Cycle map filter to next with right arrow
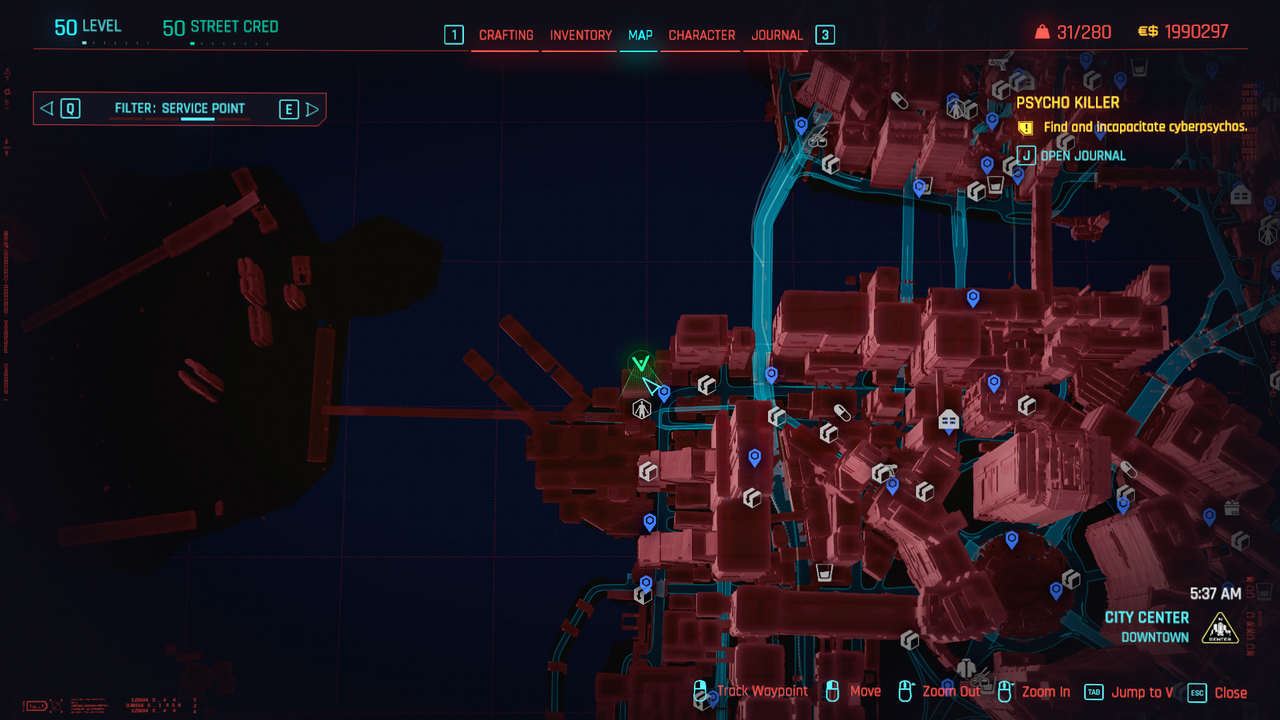Image resolution: width=1280 pixels, height=720 pixels. (313, 109)
